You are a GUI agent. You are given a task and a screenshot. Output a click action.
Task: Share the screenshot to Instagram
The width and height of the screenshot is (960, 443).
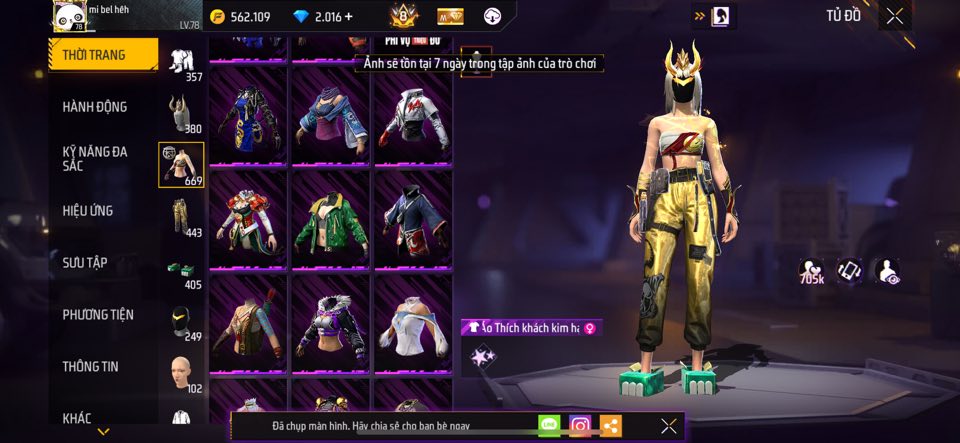click(x=580, y=426)
